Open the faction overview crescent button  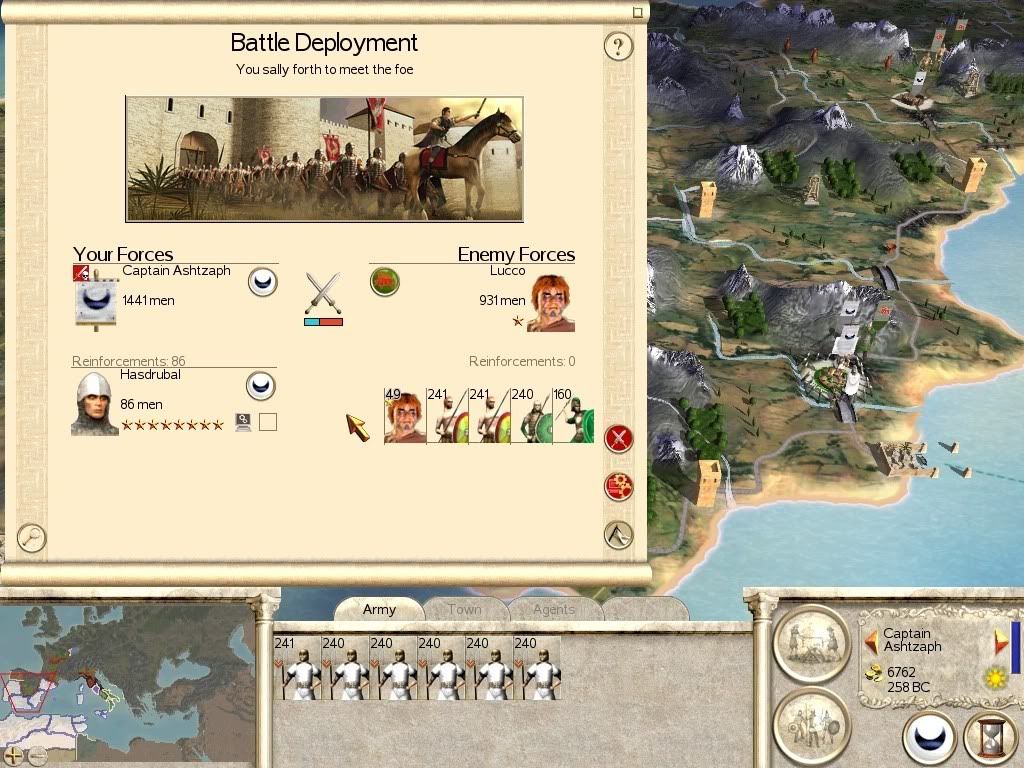[929, 739]
